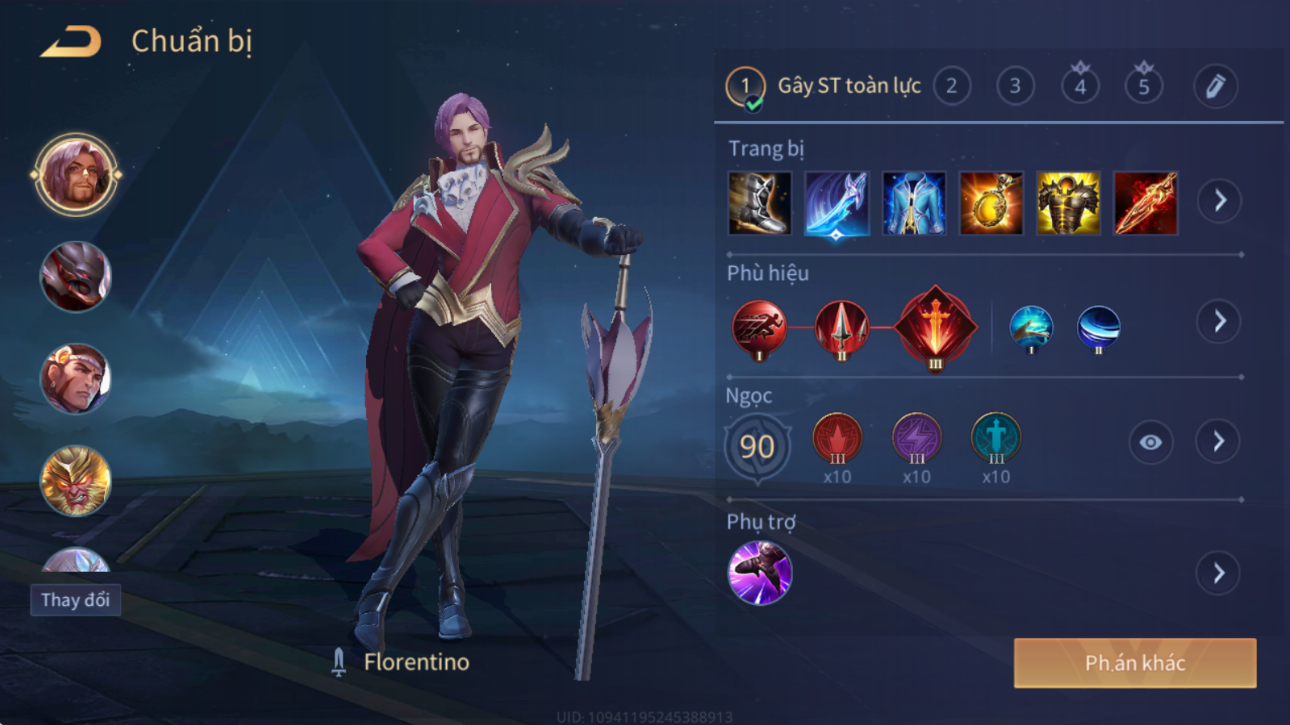Viewport: 1290px width, 725px height.
Task: Switch to build preset 3
Action: pos(1015,86)
